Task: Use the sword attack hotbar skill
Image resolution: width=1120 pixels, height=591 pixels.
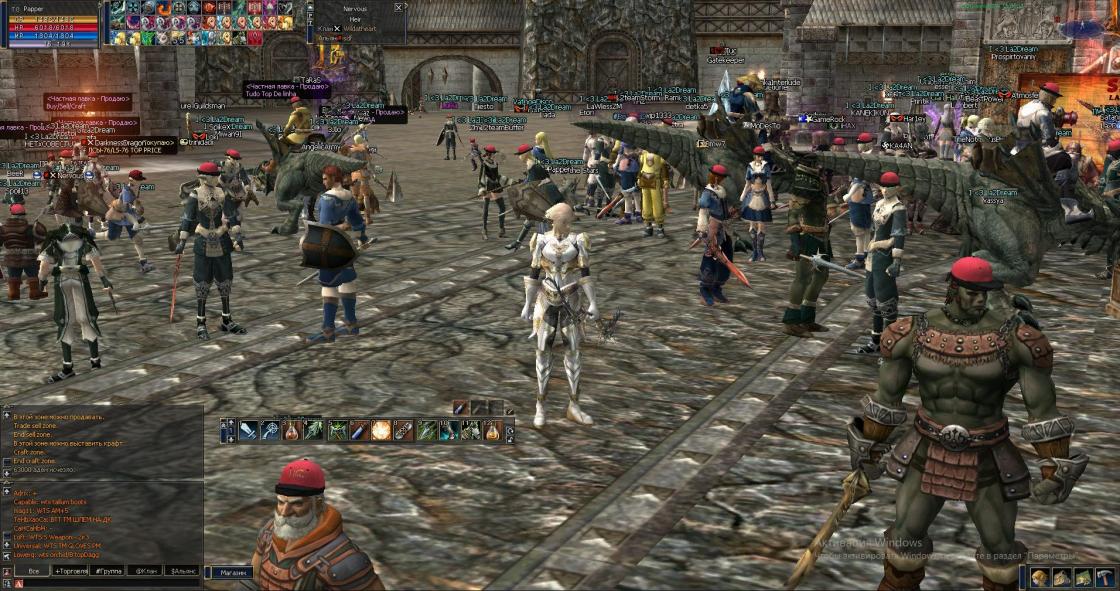Action: pos(248,431)
